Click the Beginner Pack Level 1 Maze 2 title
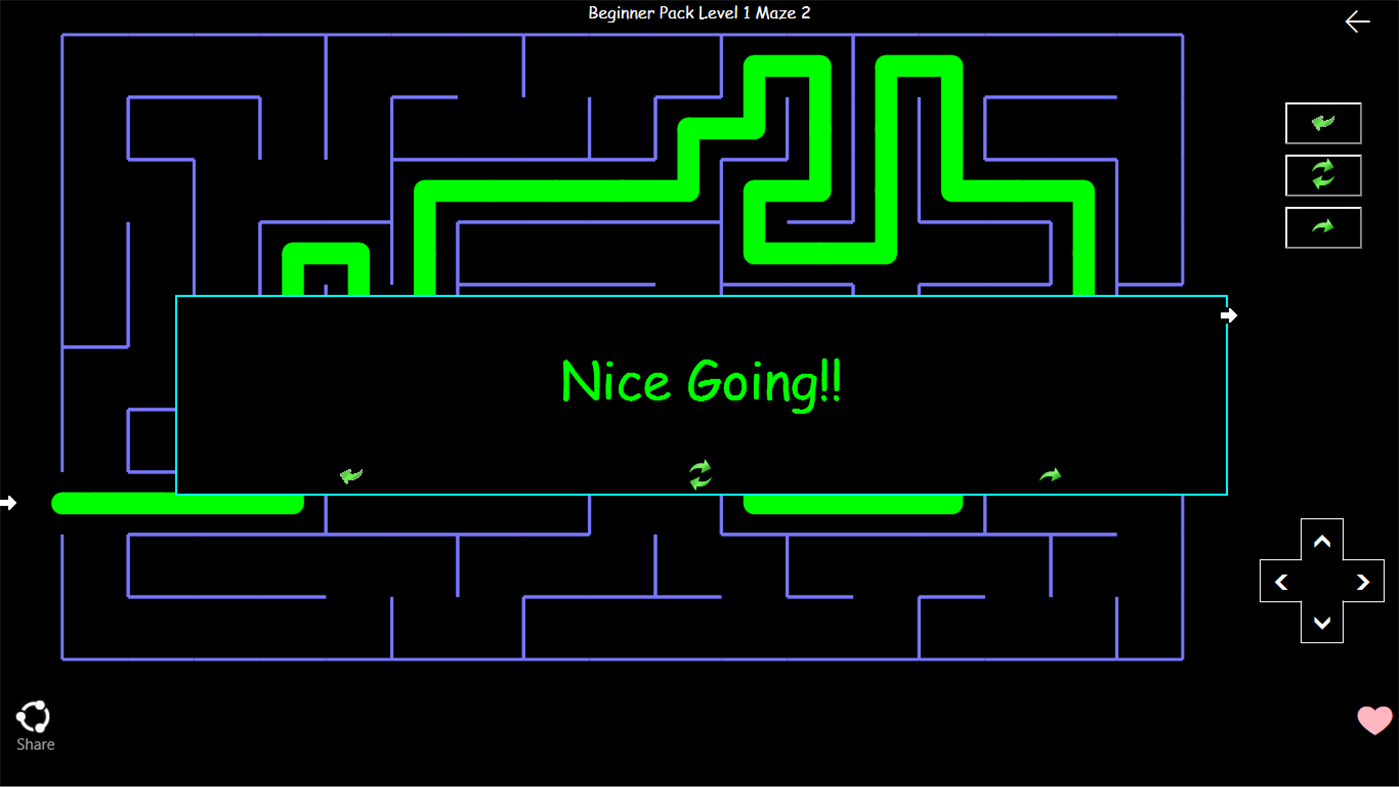The width and height of the screenshot is (1399, 787). [699, 13]
